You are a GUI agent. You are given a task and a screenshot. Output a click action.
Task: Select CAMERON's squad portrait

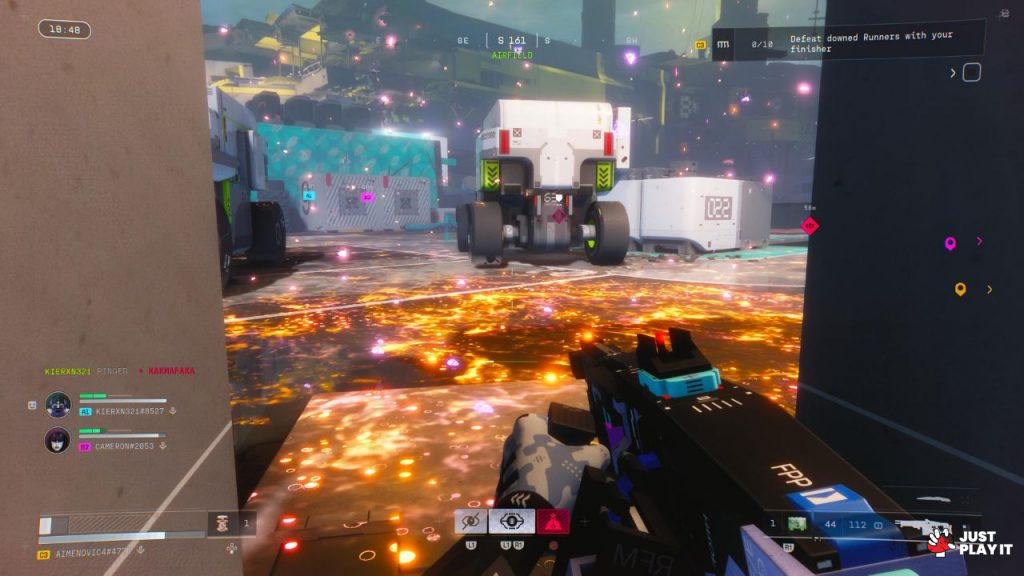pos(58,440)
